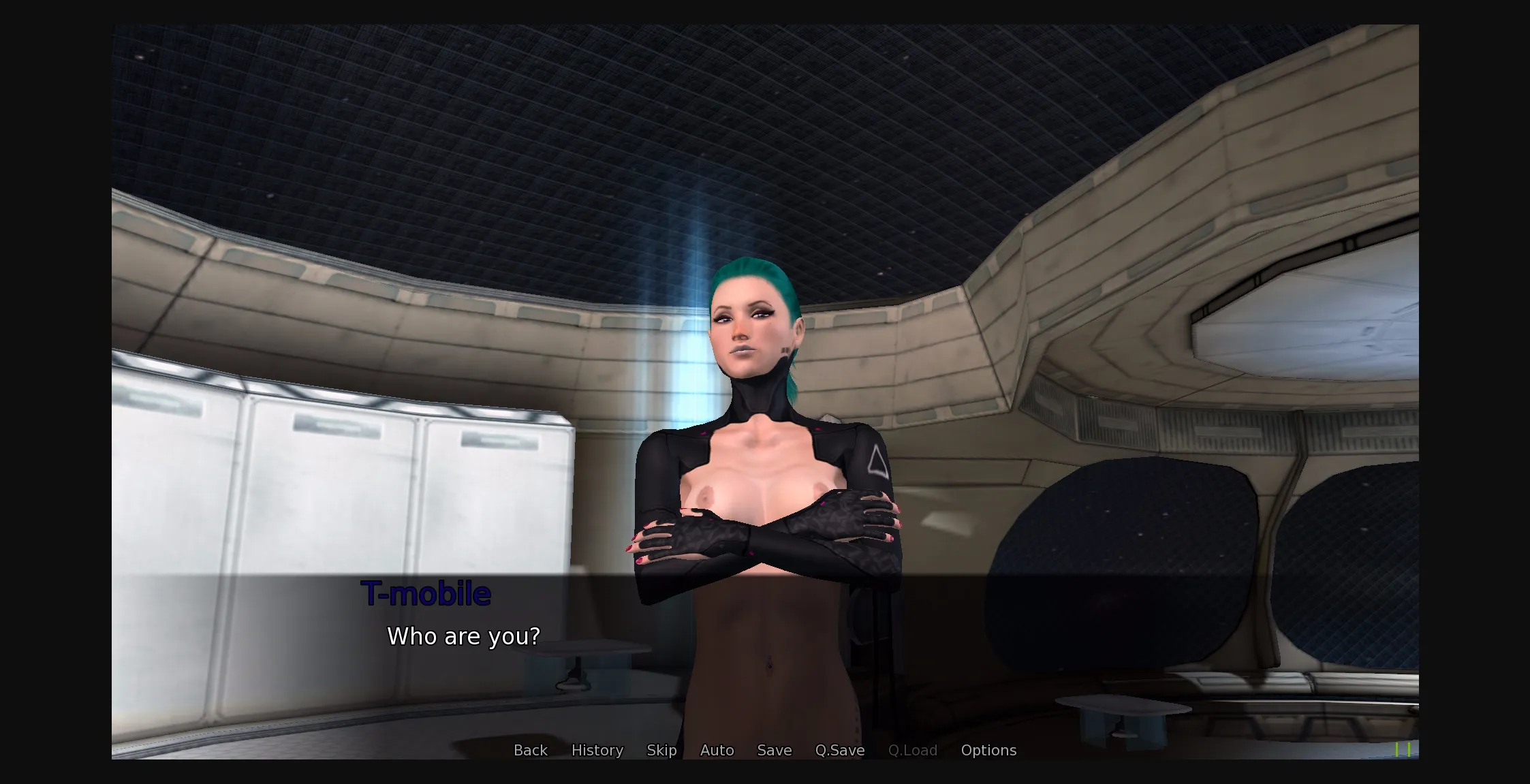Viewport: 1530px width, 784px height.
Task: Toggle Auto mode on
Action: click(716, 750)
